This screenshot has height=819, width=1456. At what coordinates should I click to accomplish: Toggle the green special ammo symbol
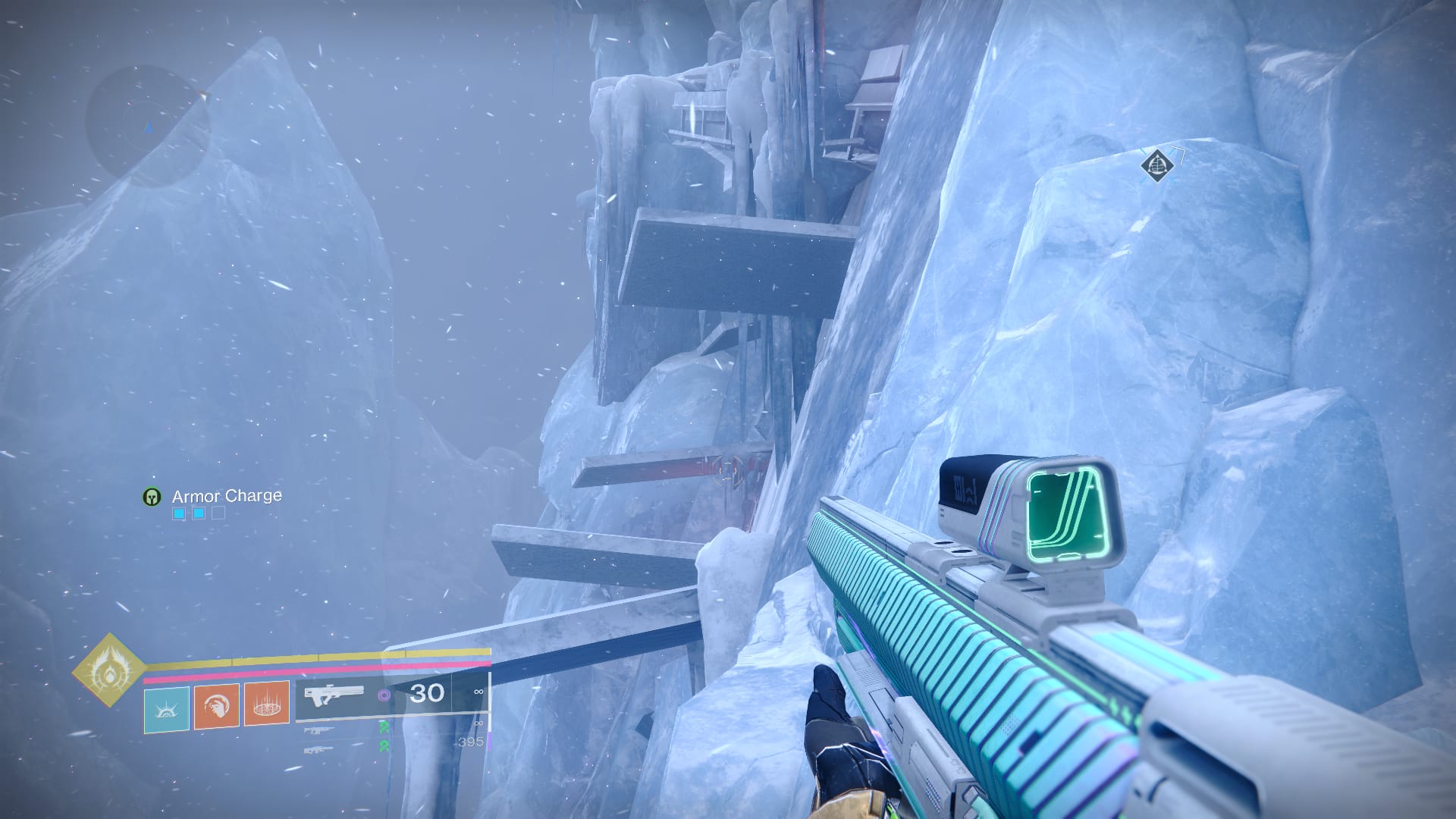coord(384,726)
